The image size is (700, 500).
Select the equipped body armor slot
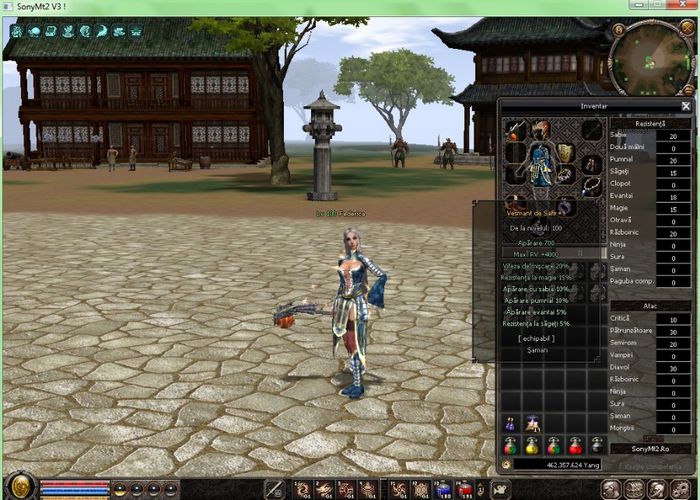click(540, 164)
